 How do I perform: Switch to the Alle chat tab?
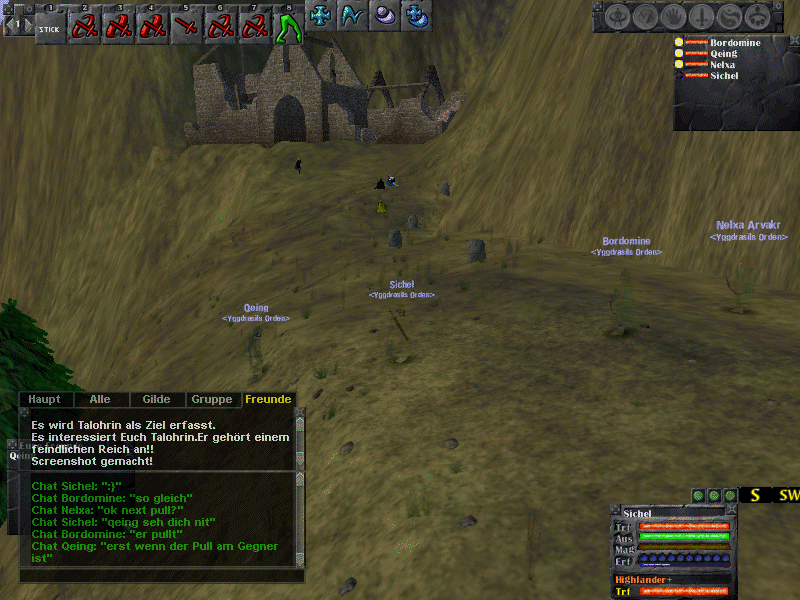point(100,399)
